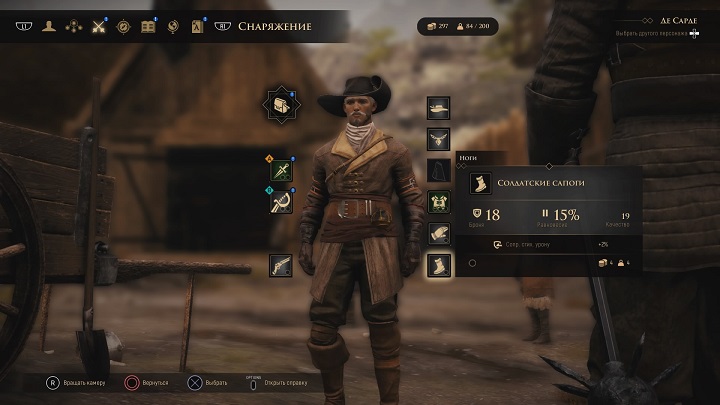Open the backpack inventory slot
Viewport: 720px width, 405px height.
(280, 104)
